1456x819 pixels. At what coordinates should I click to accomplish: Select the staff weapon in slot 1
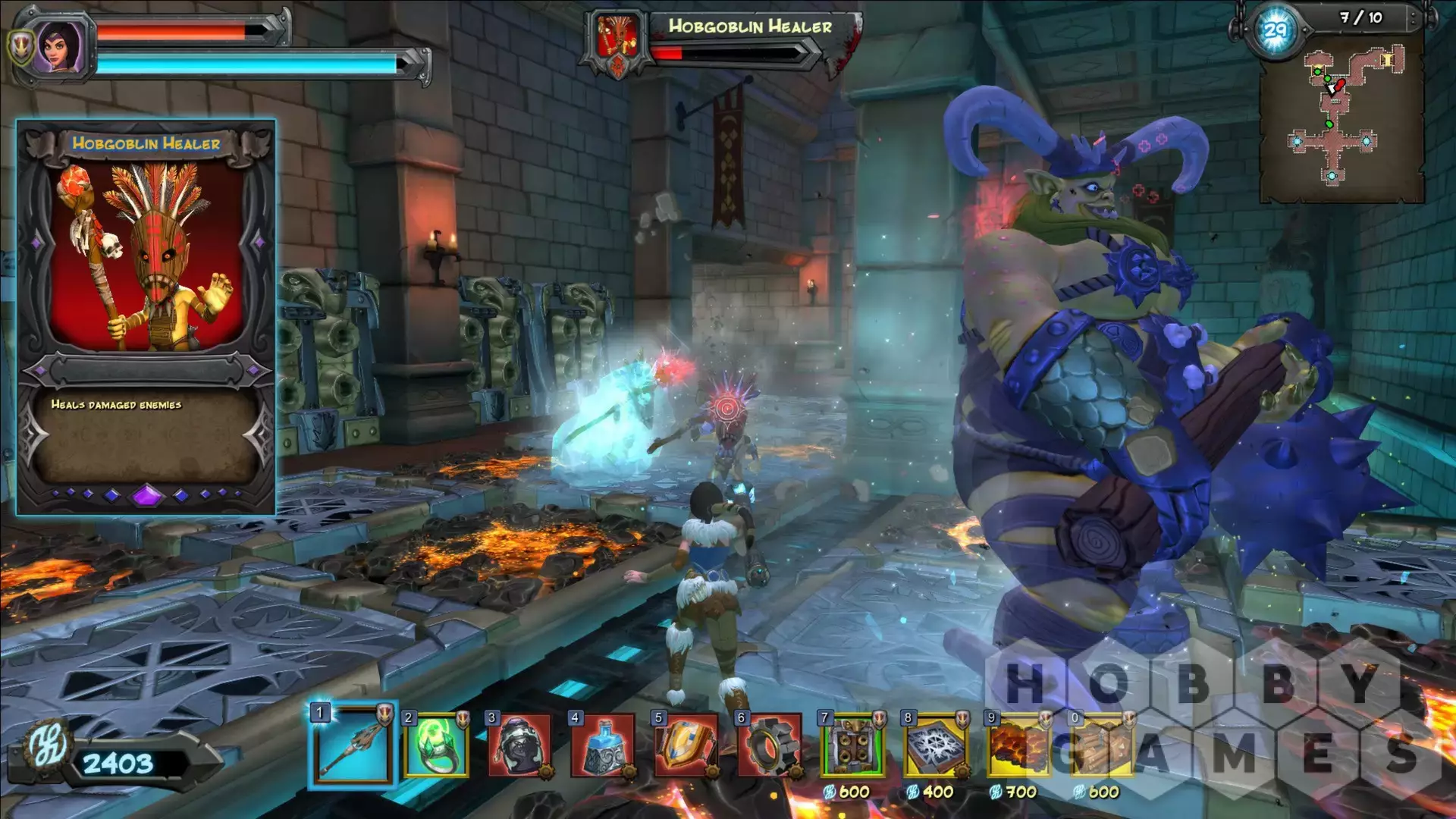(x=353, y=746)
